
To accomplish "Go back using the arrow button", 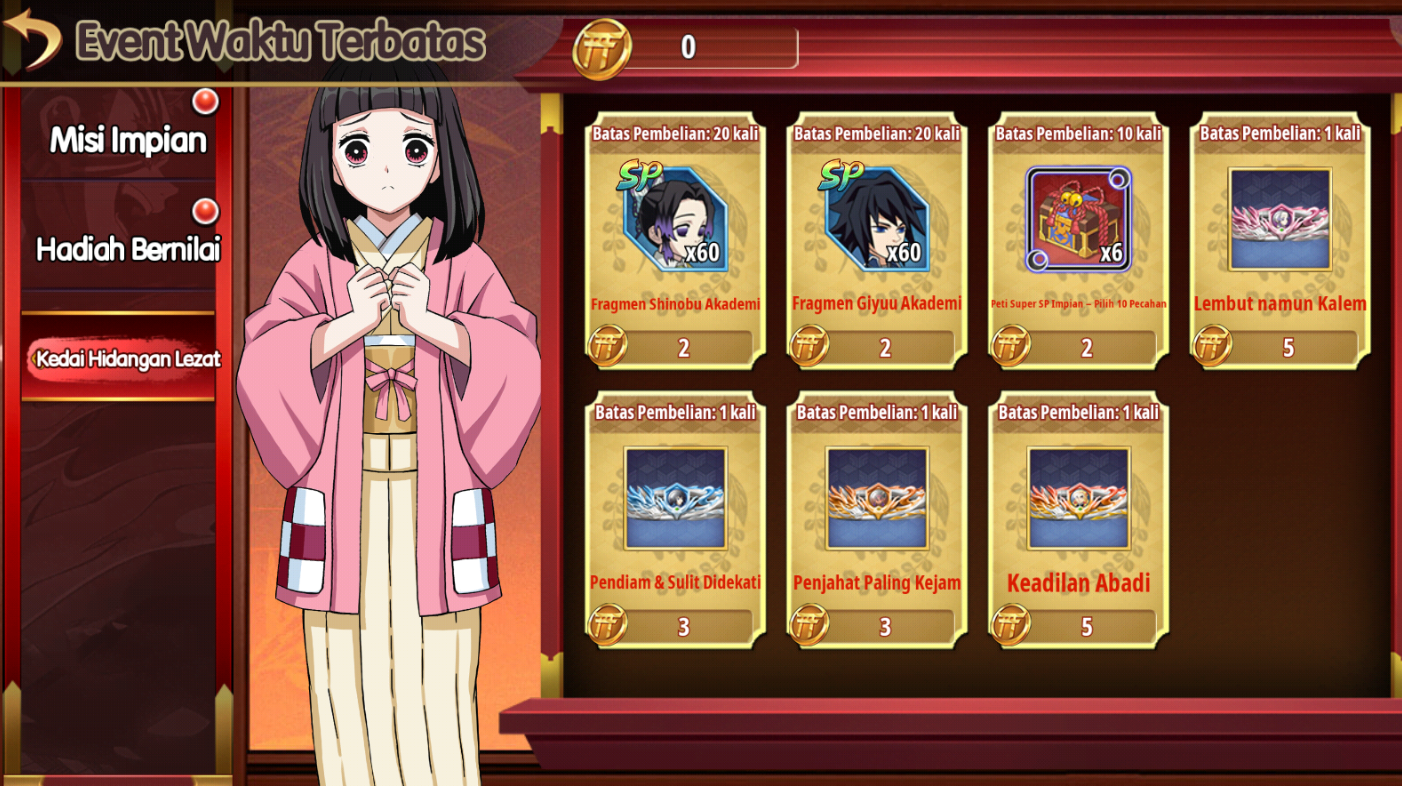I will (x=32, y=38).
